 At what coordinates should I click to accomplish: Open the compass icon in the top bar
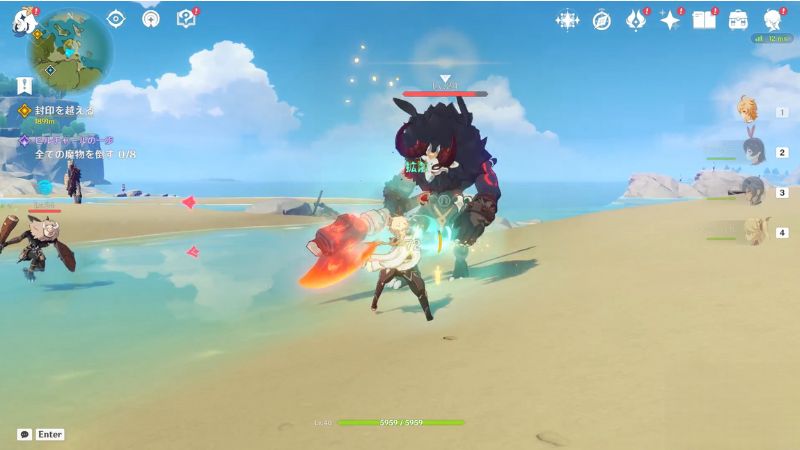(601, 20)
